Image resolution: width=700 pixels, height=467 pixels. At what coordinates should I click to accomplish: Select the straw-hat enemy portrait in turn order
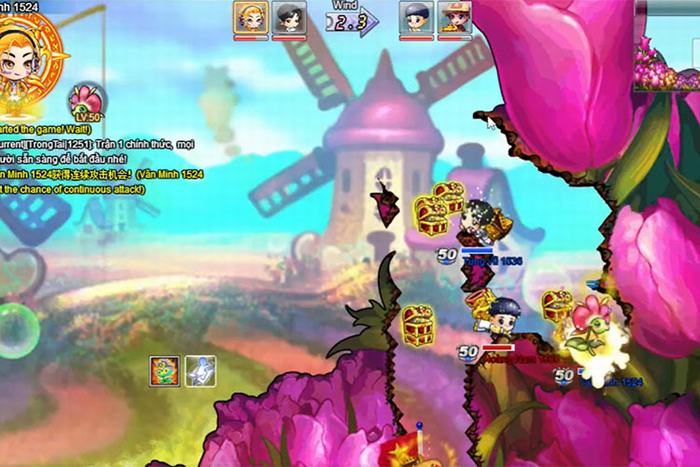(454, 18)
